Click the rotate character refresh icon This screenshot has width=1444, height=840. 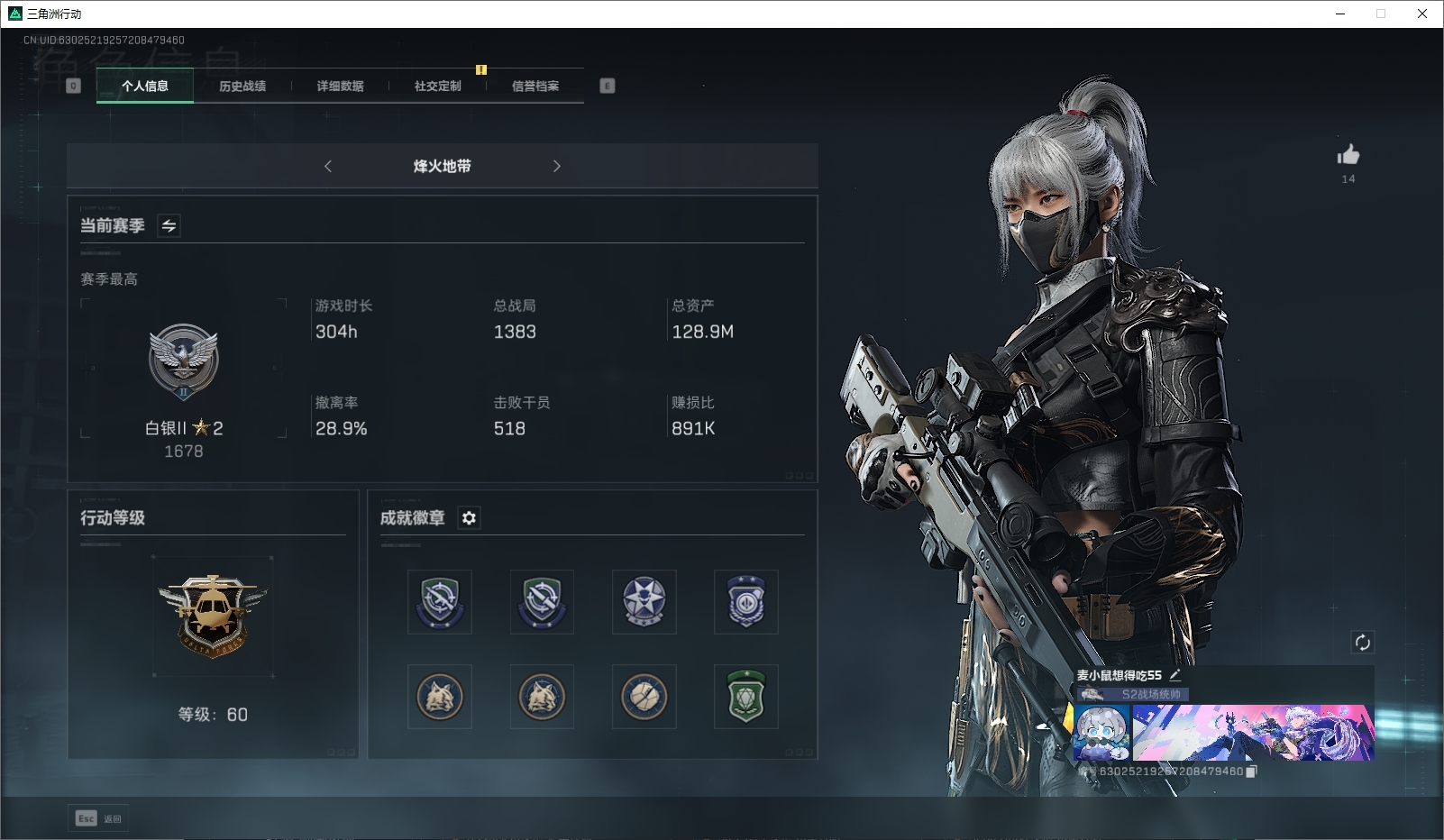coord(1362,643)
